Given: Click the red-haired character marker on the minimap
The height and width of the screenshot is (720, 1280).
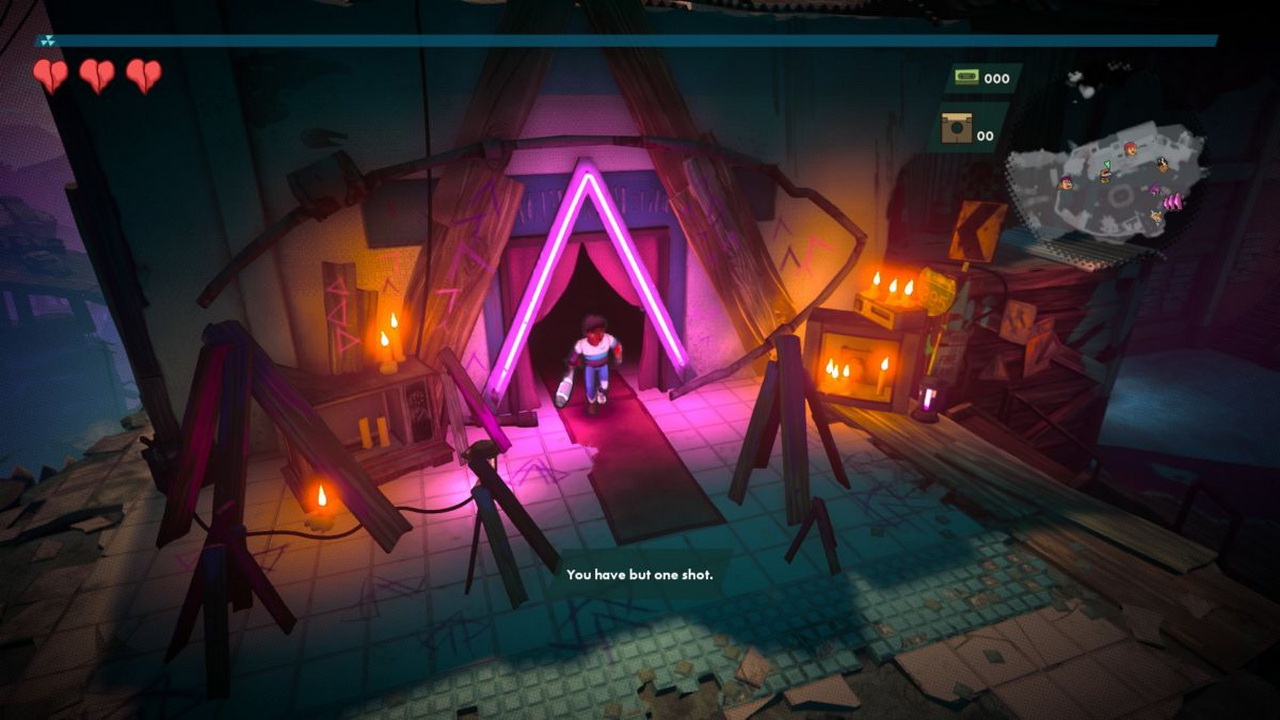Looking at the screenshot, I should 1130,150.
